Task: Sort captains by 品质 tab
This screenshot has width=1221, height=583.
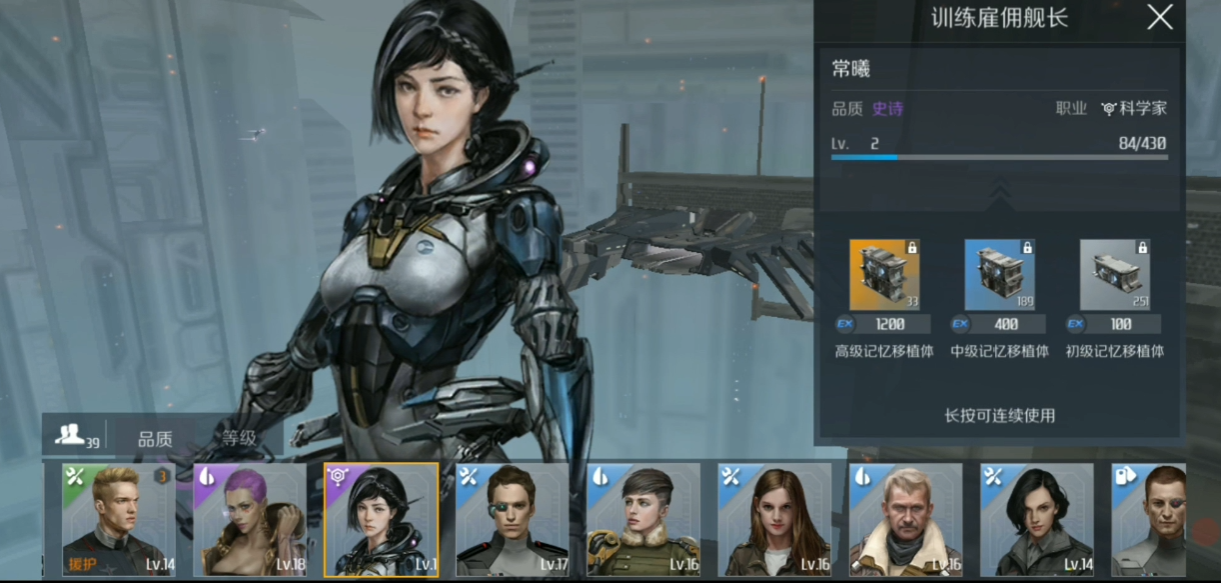Action: click(155, 438)
